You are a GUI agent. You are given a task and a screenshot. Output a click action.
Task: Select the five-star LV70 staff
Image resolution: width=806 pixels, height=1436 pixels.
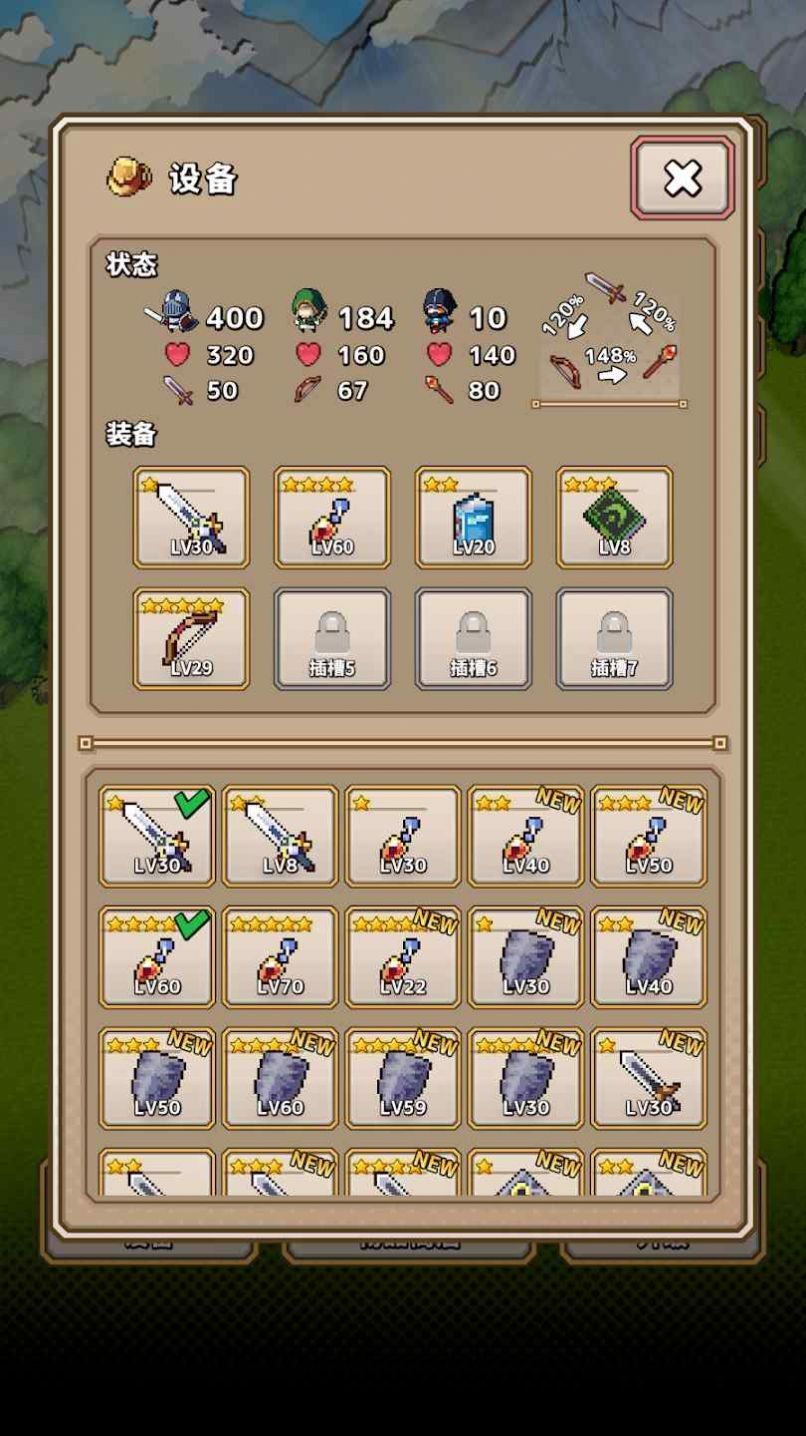280,957
